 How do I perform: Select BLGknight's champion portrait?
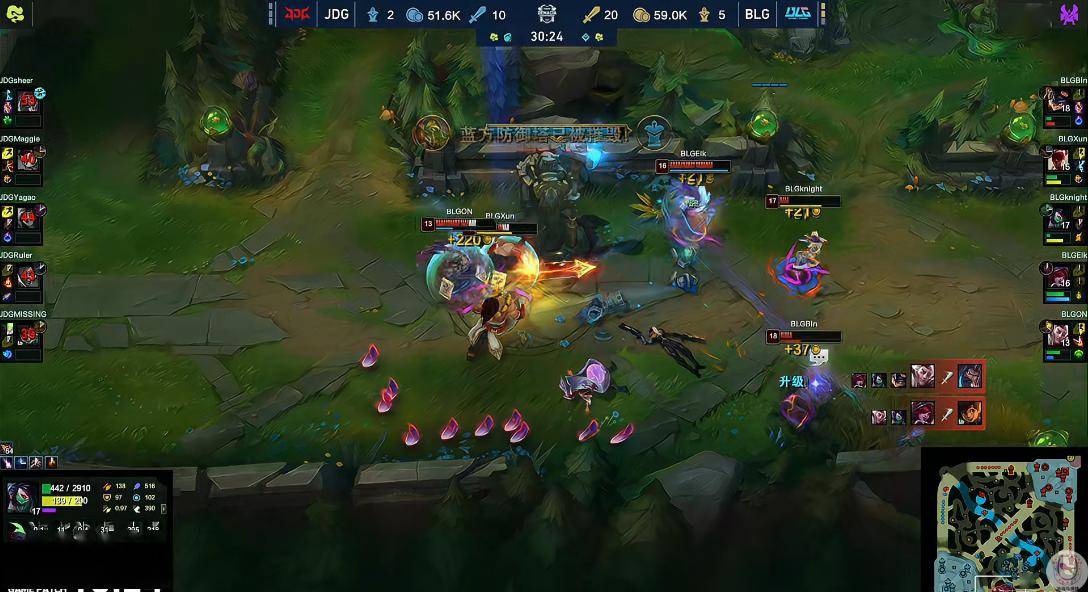(1059, 220)
